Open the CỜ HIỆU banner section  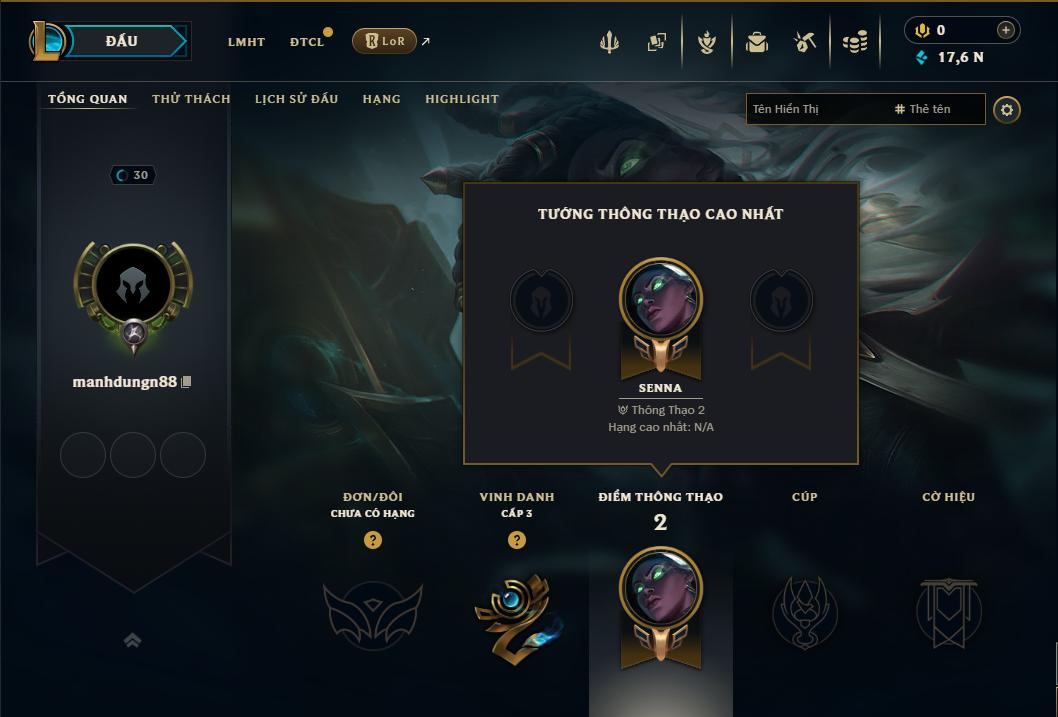(948, 611)
